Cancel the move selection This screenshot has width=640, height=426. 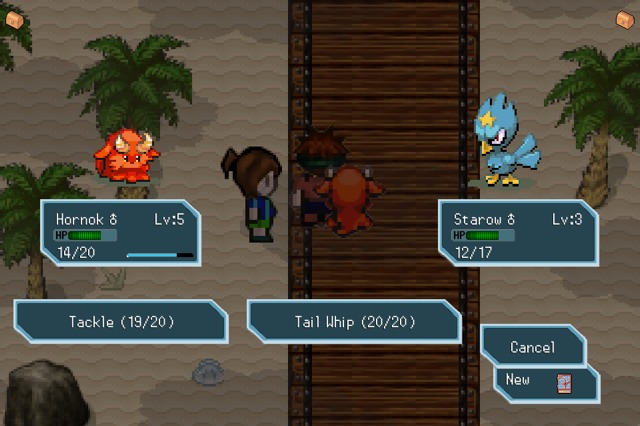click(532, 347)
